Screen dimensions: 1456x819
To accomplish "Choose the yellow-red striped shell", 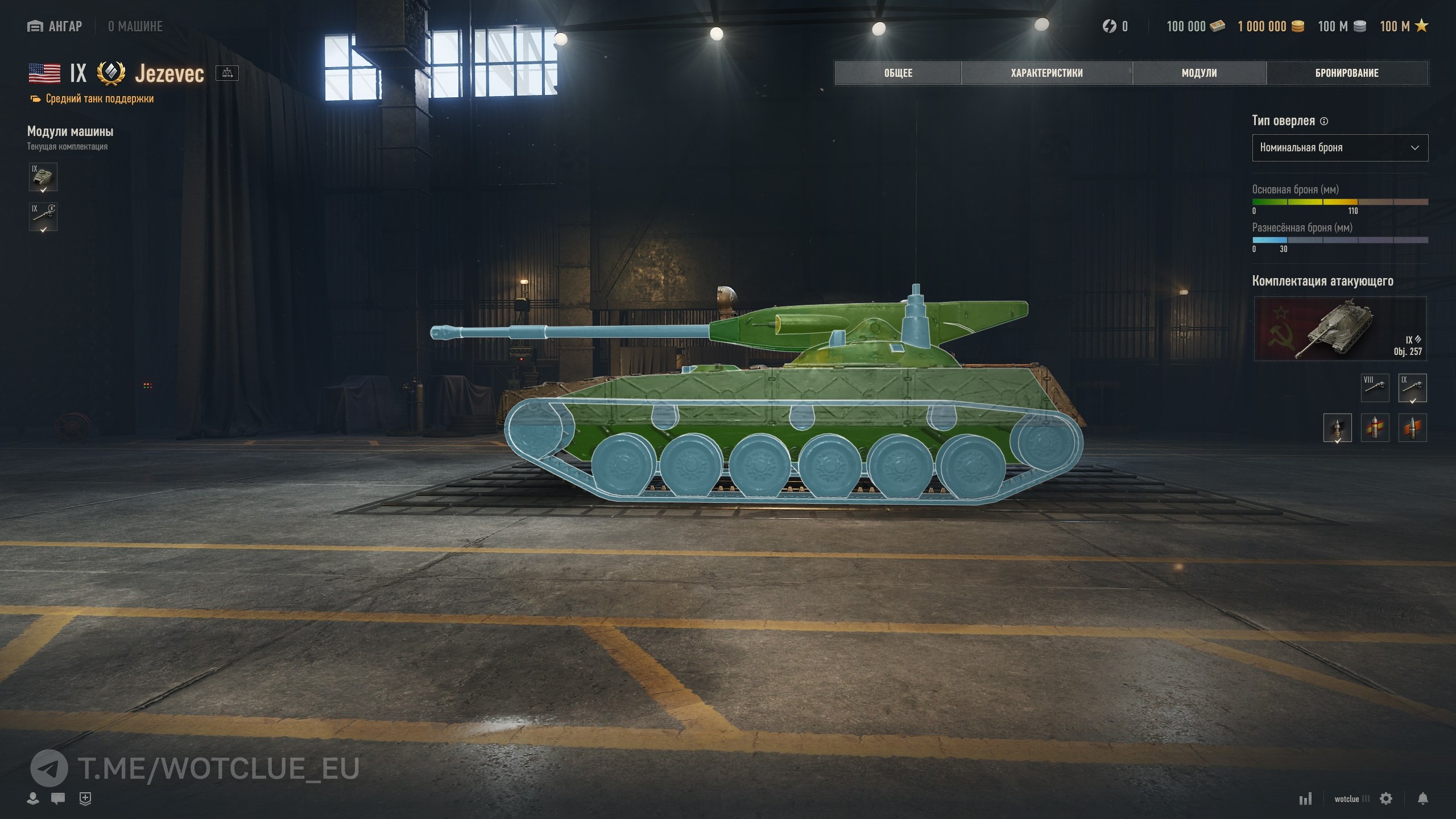I will [x=1375, y=428].
